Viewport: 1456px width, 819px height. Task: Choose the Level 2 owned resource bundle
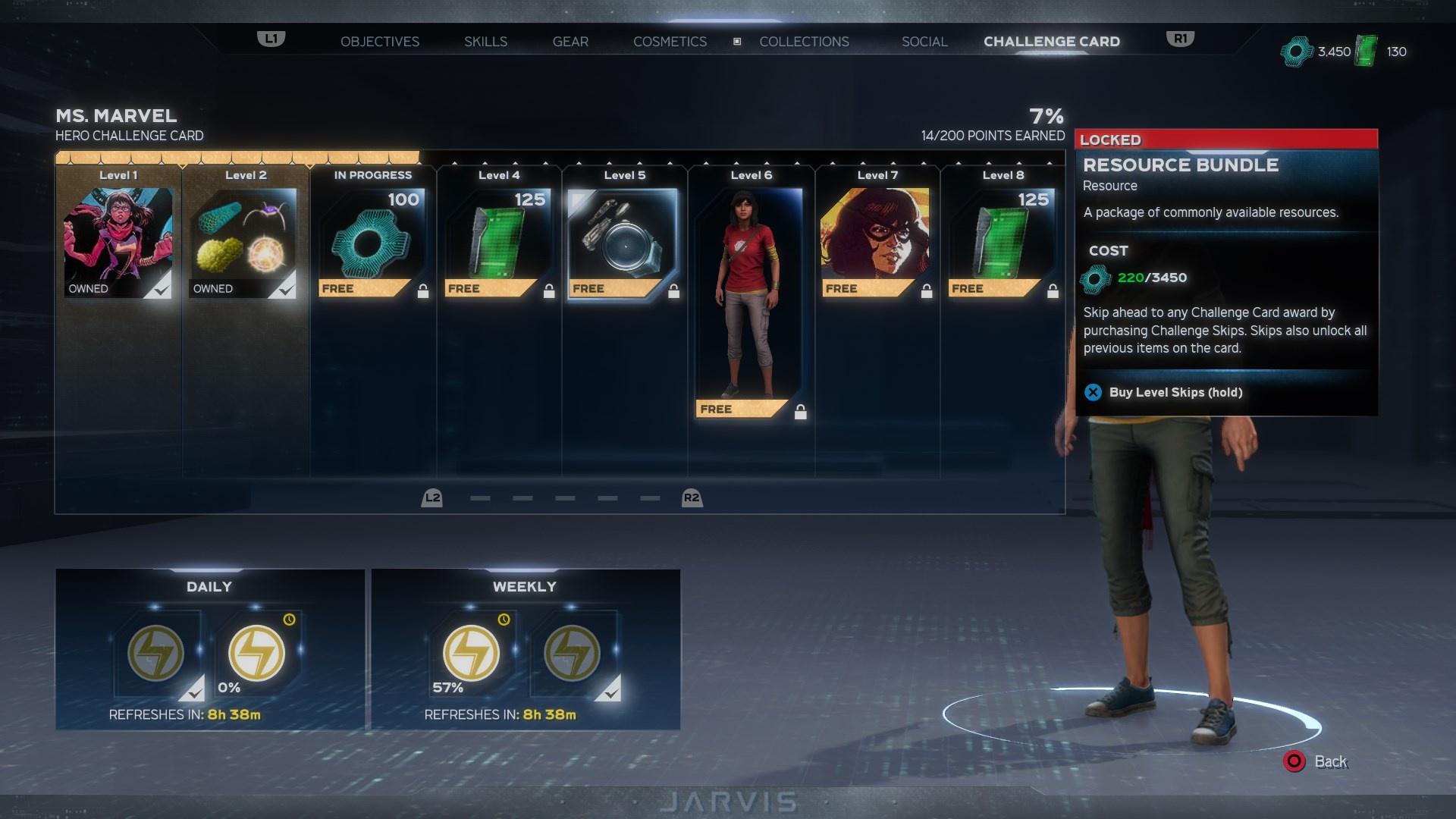[x=243, y=243]
